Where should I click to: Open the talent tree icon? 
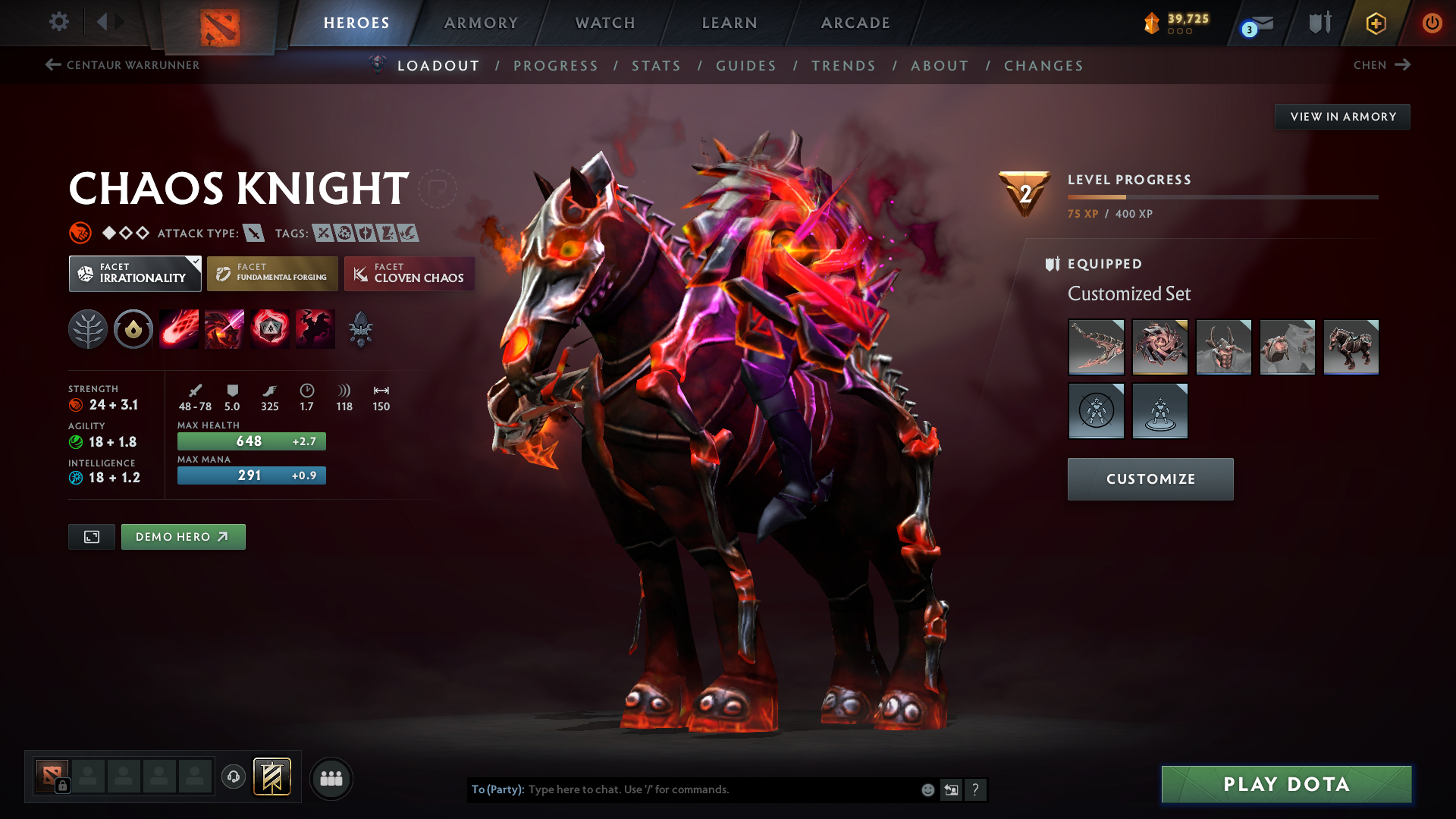(x=88, y=328)
